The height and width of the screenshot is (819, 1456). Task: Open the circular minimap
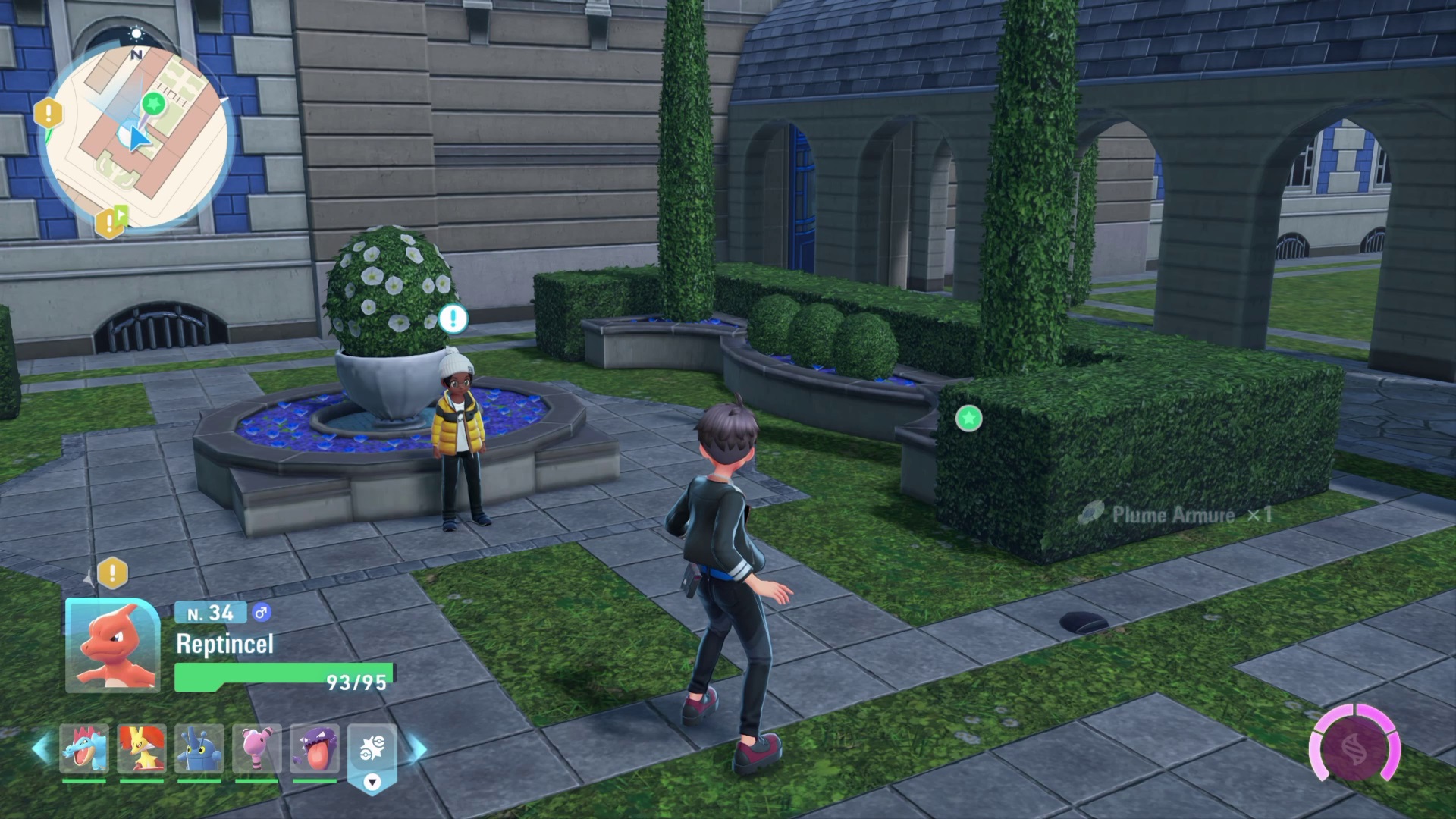coord(136,138)
